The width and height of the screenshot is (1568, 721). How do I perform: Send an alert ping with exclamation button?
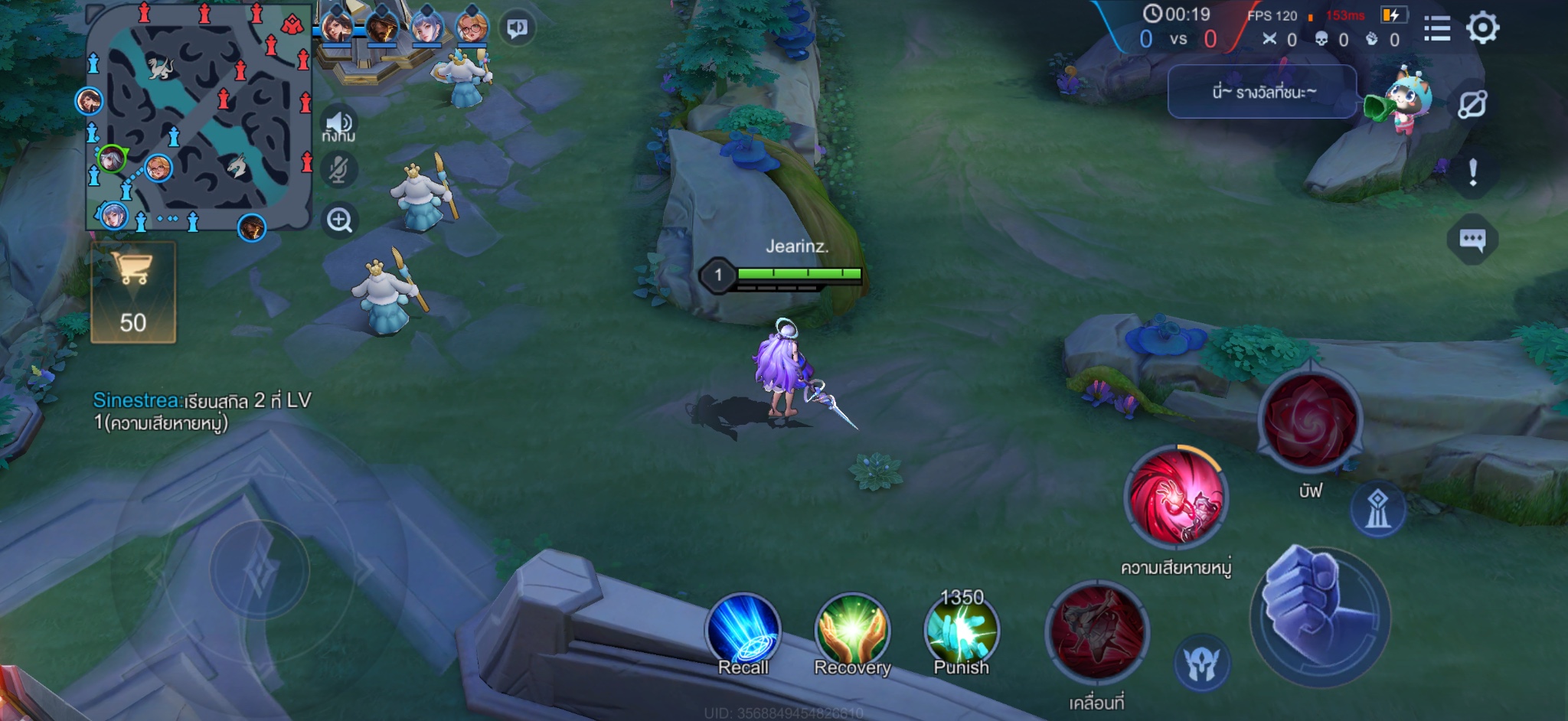click(x=1472, y=173)
